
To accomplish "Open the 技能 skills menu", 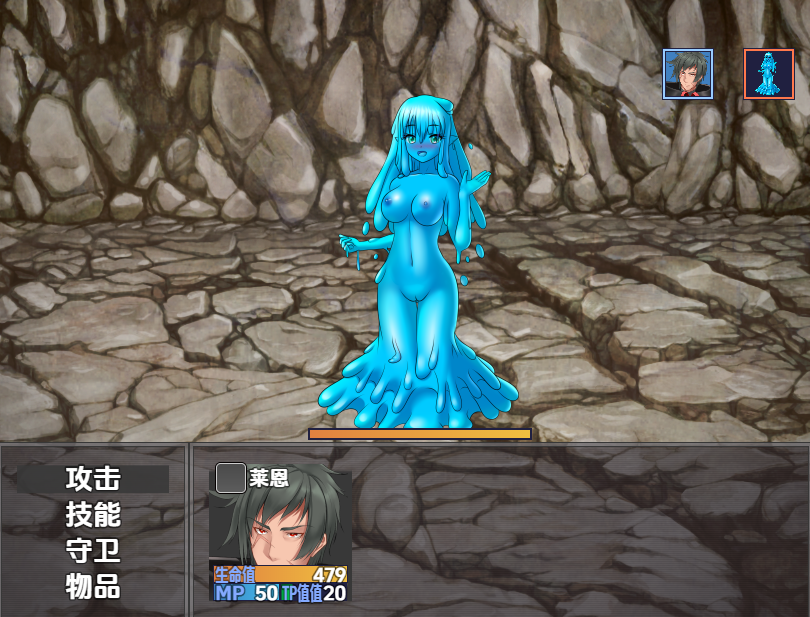I will tap(93, 514).
